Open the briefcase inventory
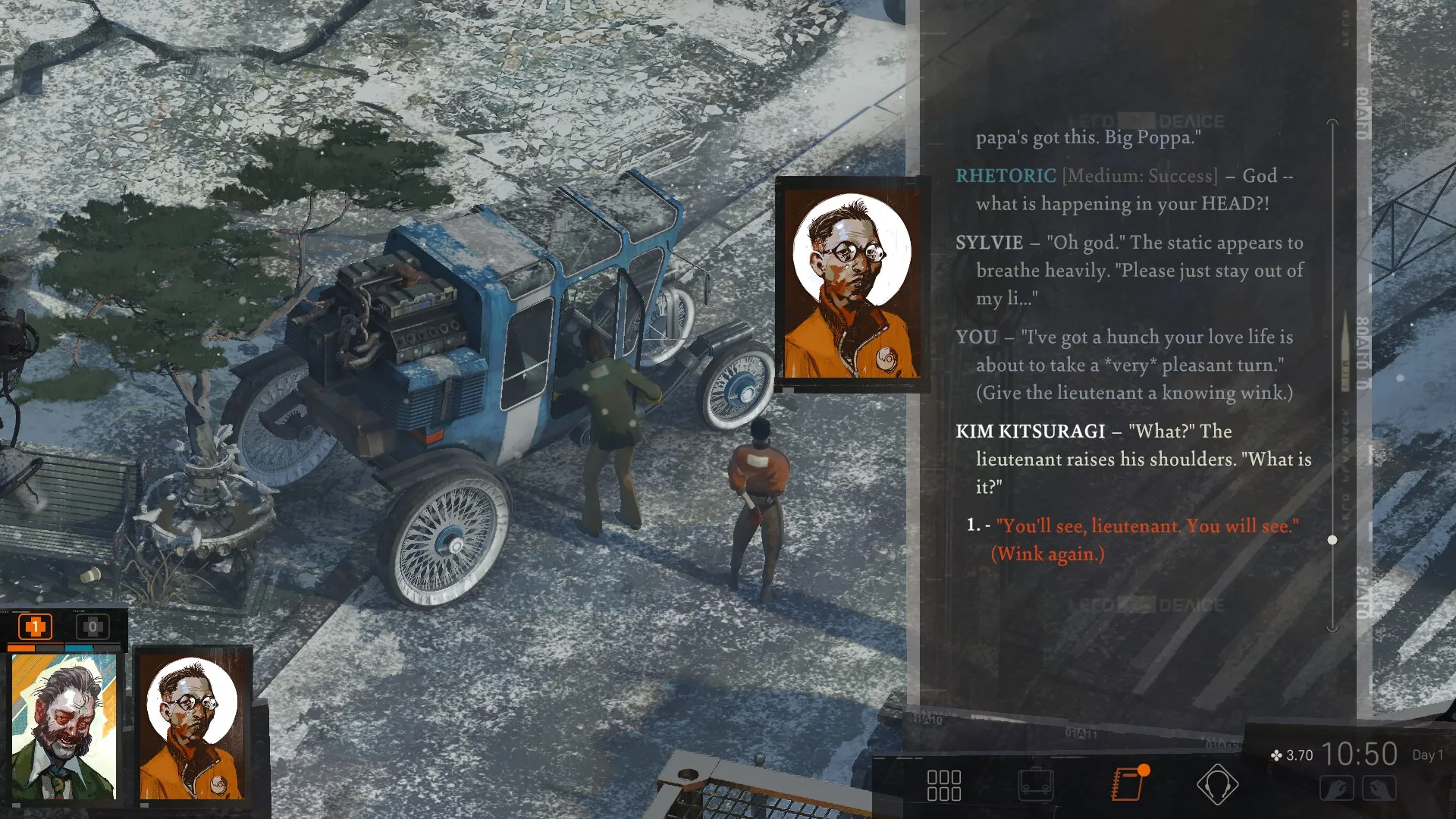Screen dimensions: 1456x819 click(1035, 785)
